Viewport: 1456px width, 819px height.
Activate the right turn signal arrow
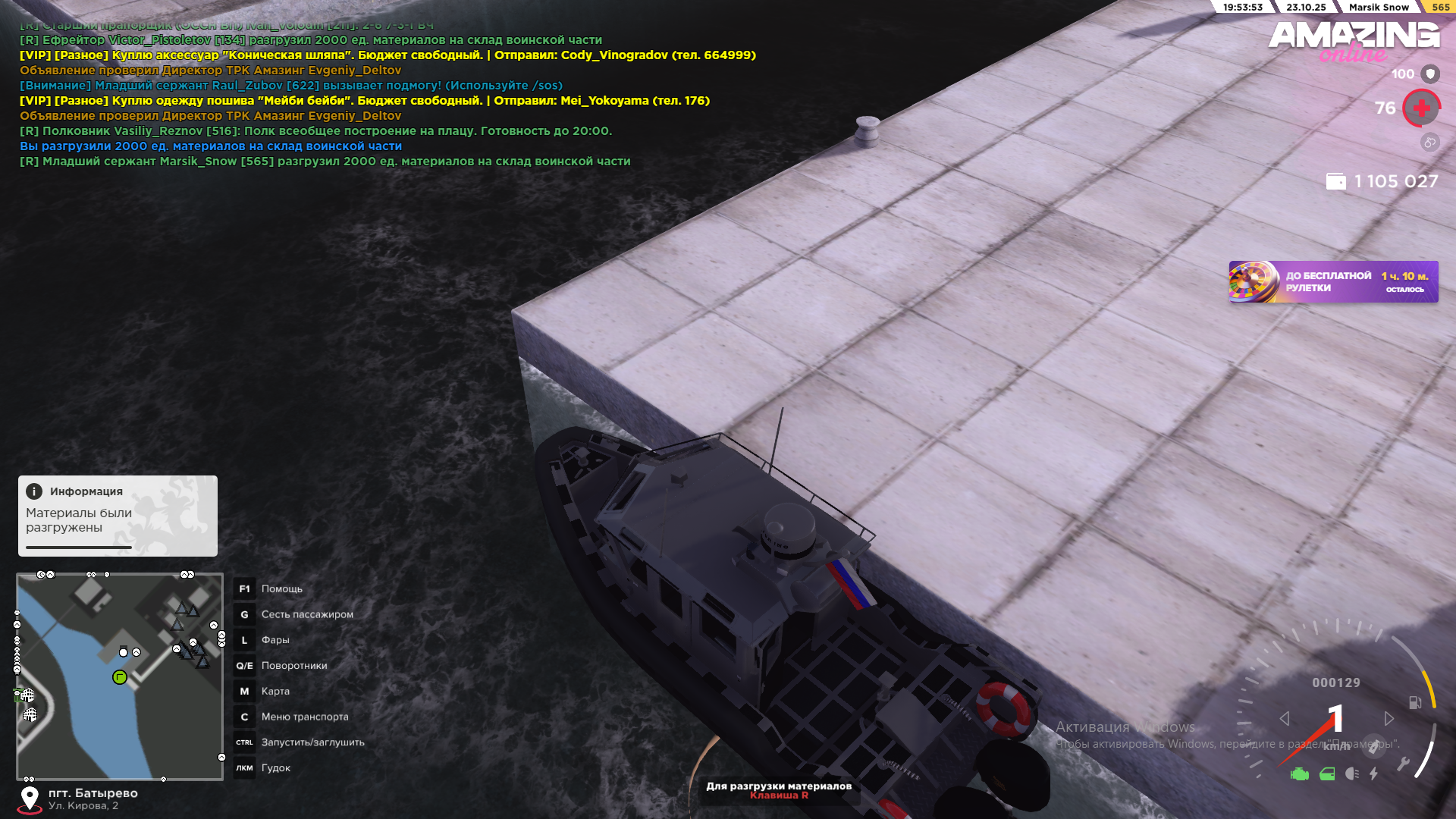(1389, 718)
